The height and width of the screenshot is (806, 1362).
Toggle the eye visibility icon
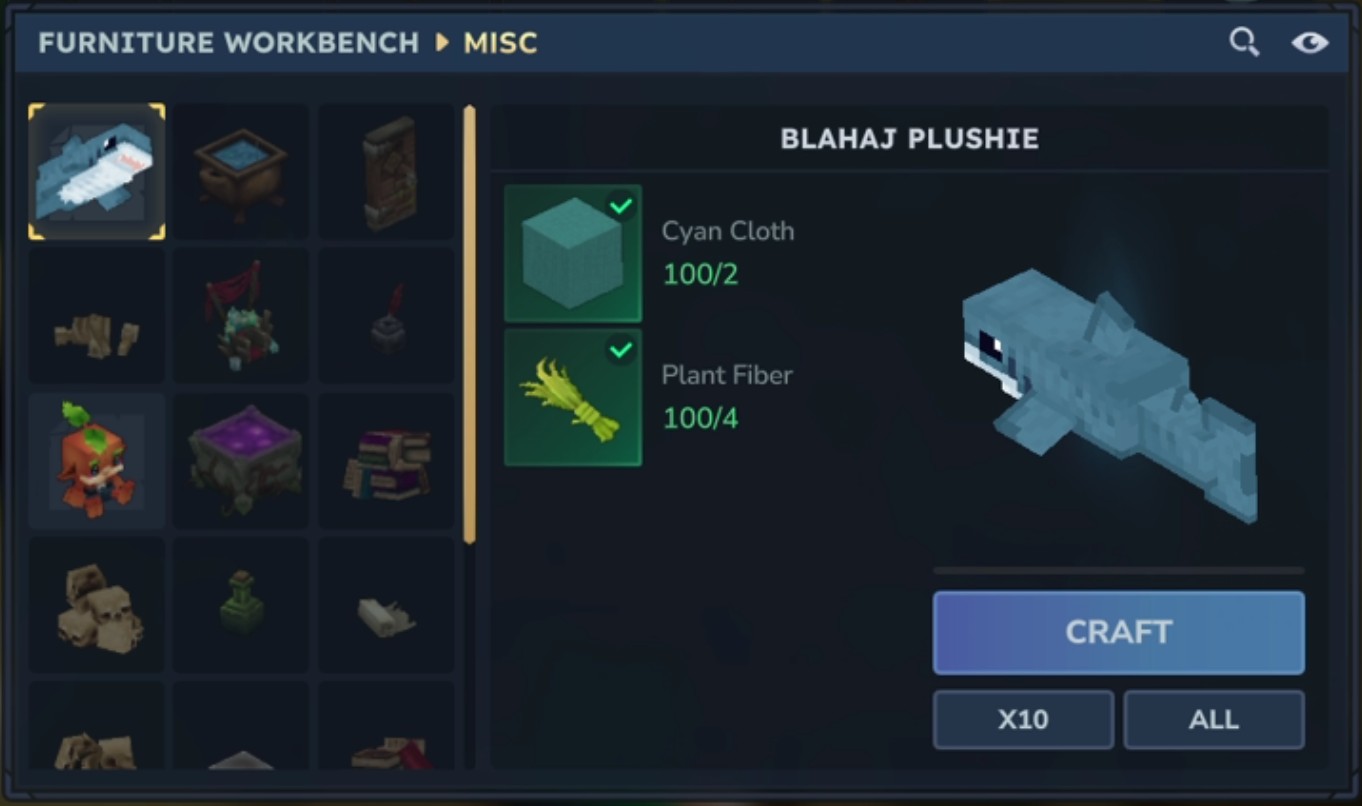click(x=1309, y=42)
